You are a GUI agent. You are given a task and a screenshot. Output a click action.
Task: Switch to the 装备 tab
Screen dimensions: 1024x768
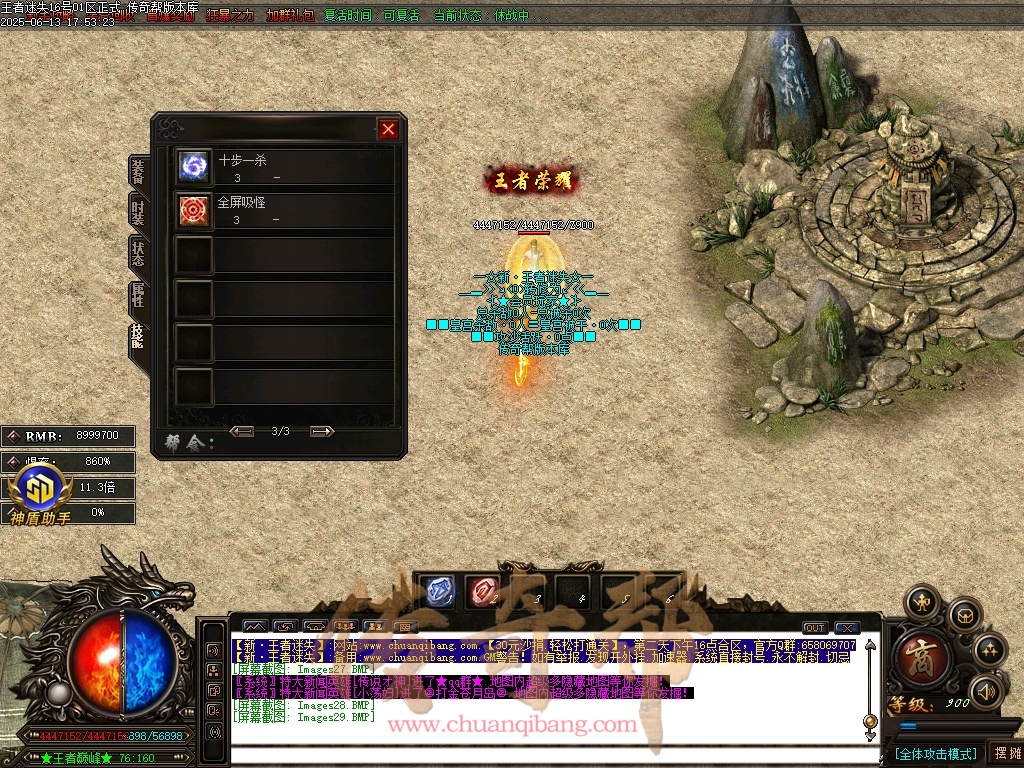tap(138, 171)
